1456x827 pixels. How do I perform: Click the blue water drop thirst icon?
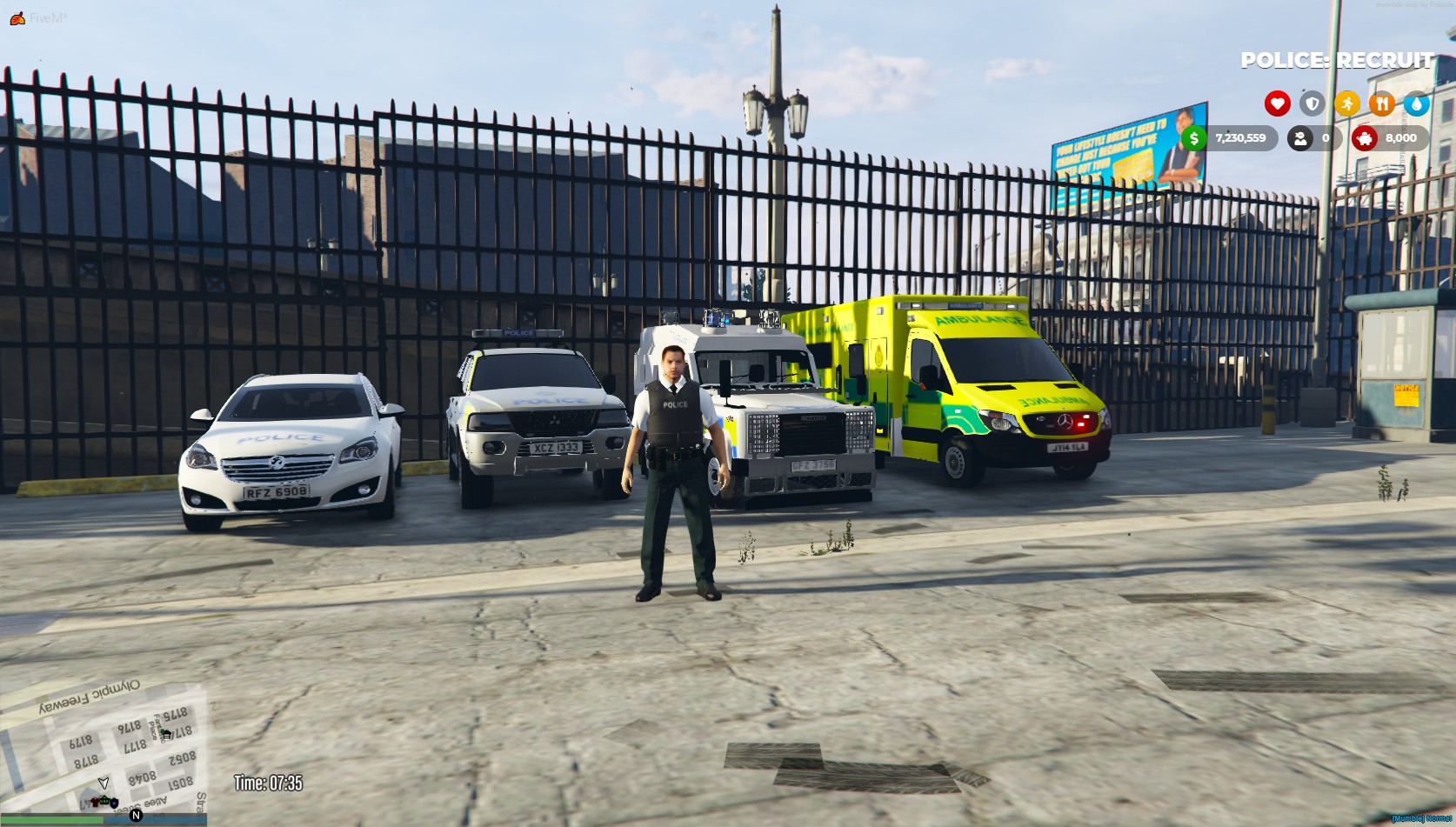1416,104
